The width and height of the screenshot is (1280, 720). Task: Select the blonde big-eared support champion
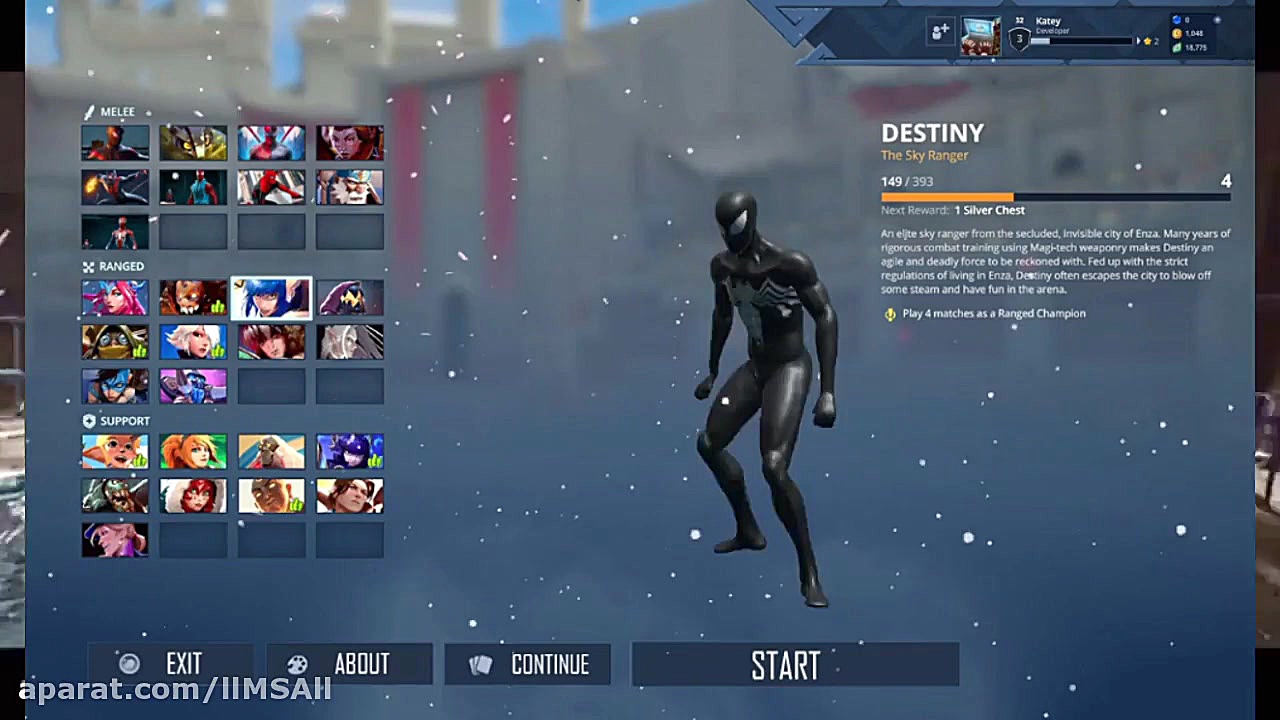click(x=115, y=451)
